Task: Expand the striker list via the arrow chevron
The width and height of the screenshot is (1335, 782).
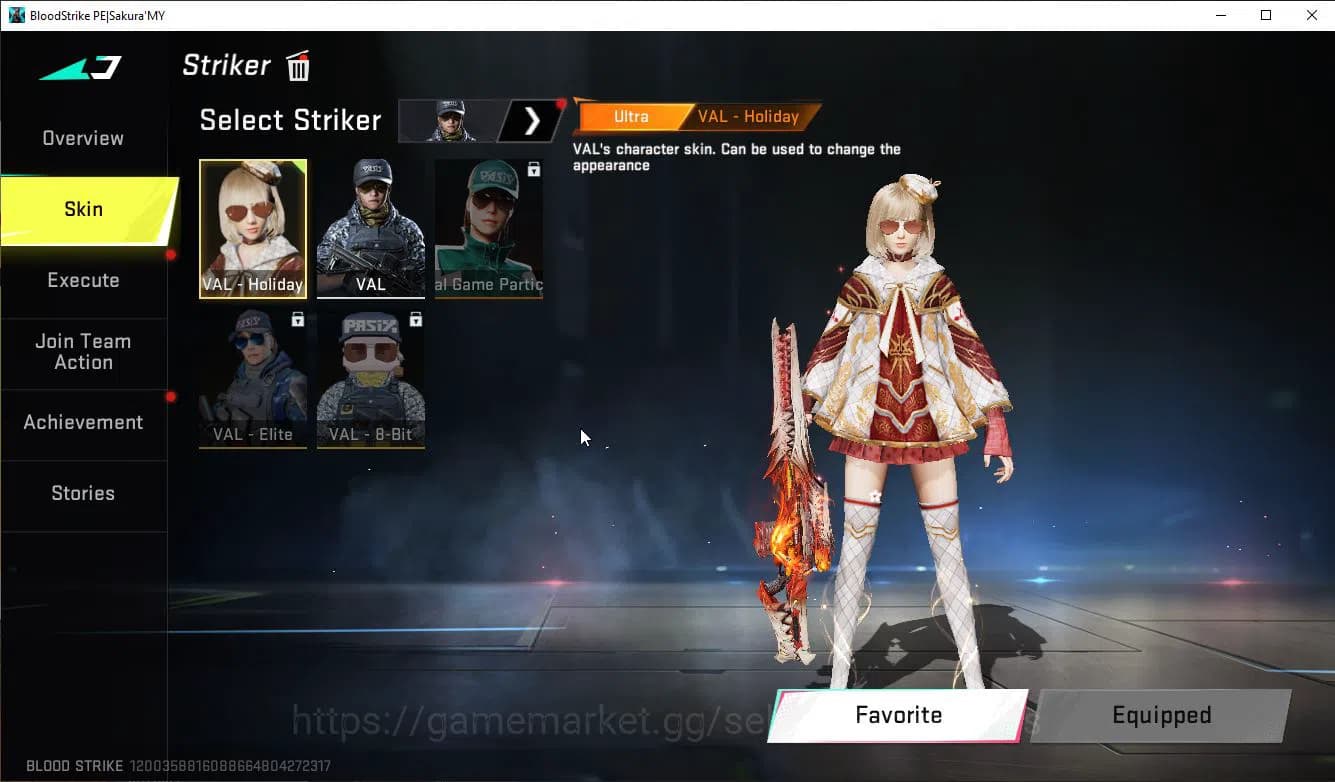Action: click(530, 120)
